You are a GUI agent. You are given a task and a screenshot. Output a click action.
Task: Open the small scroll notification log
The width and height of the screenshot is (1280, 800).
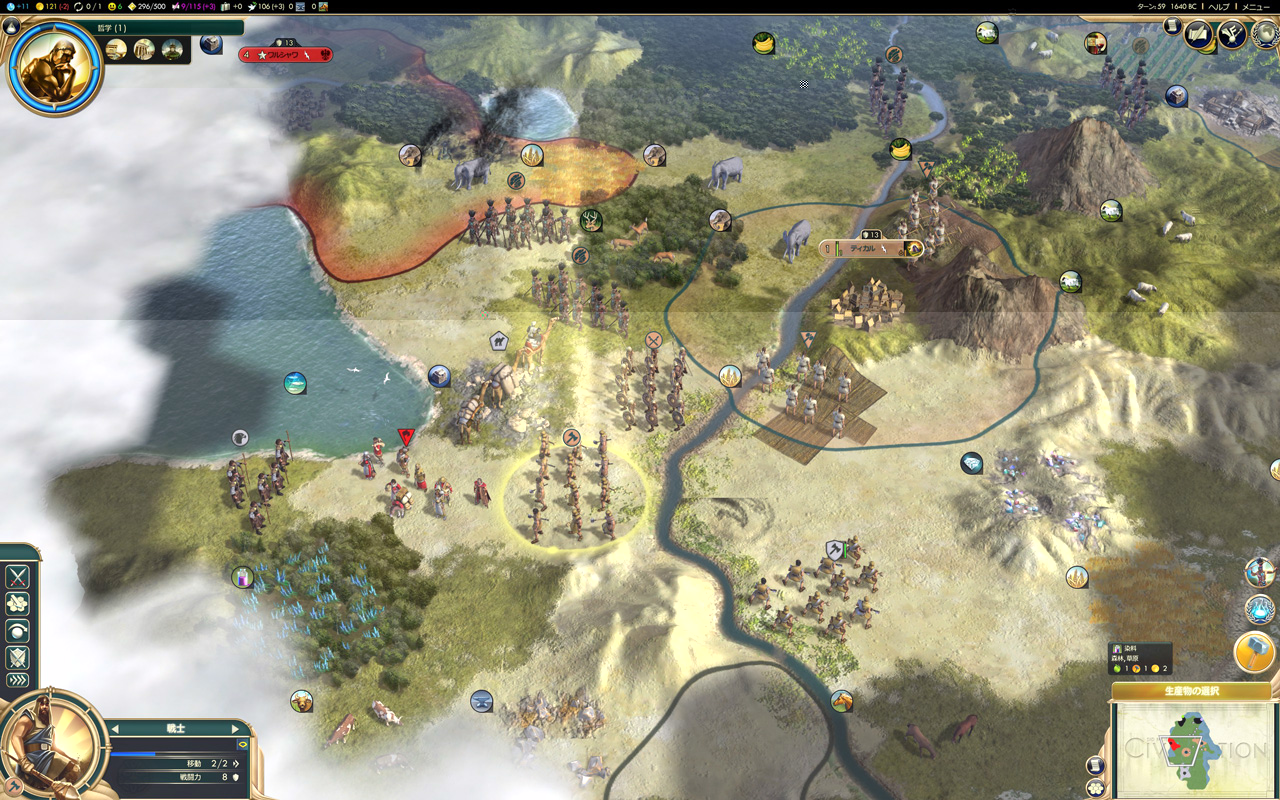point(1172,26)
